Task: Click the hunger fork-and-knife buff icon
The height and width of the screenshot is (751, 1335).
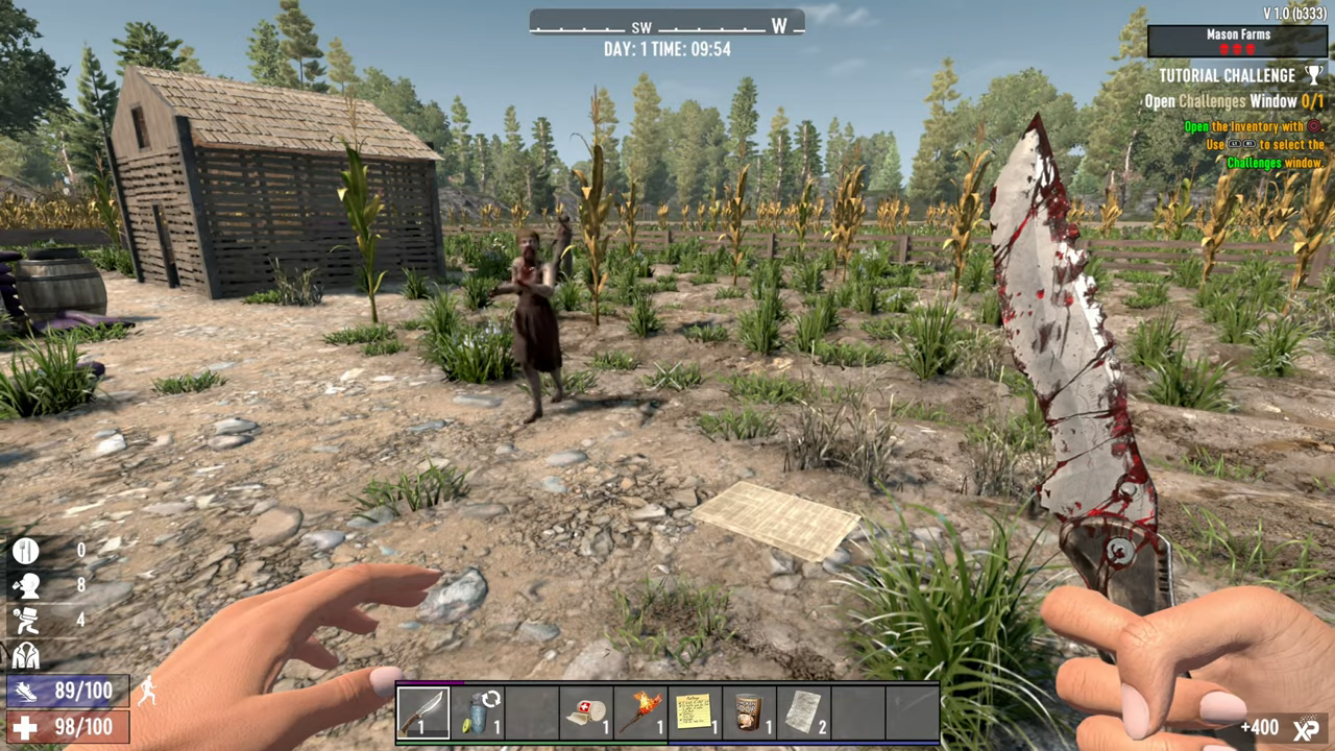Action: pos(25,550)
